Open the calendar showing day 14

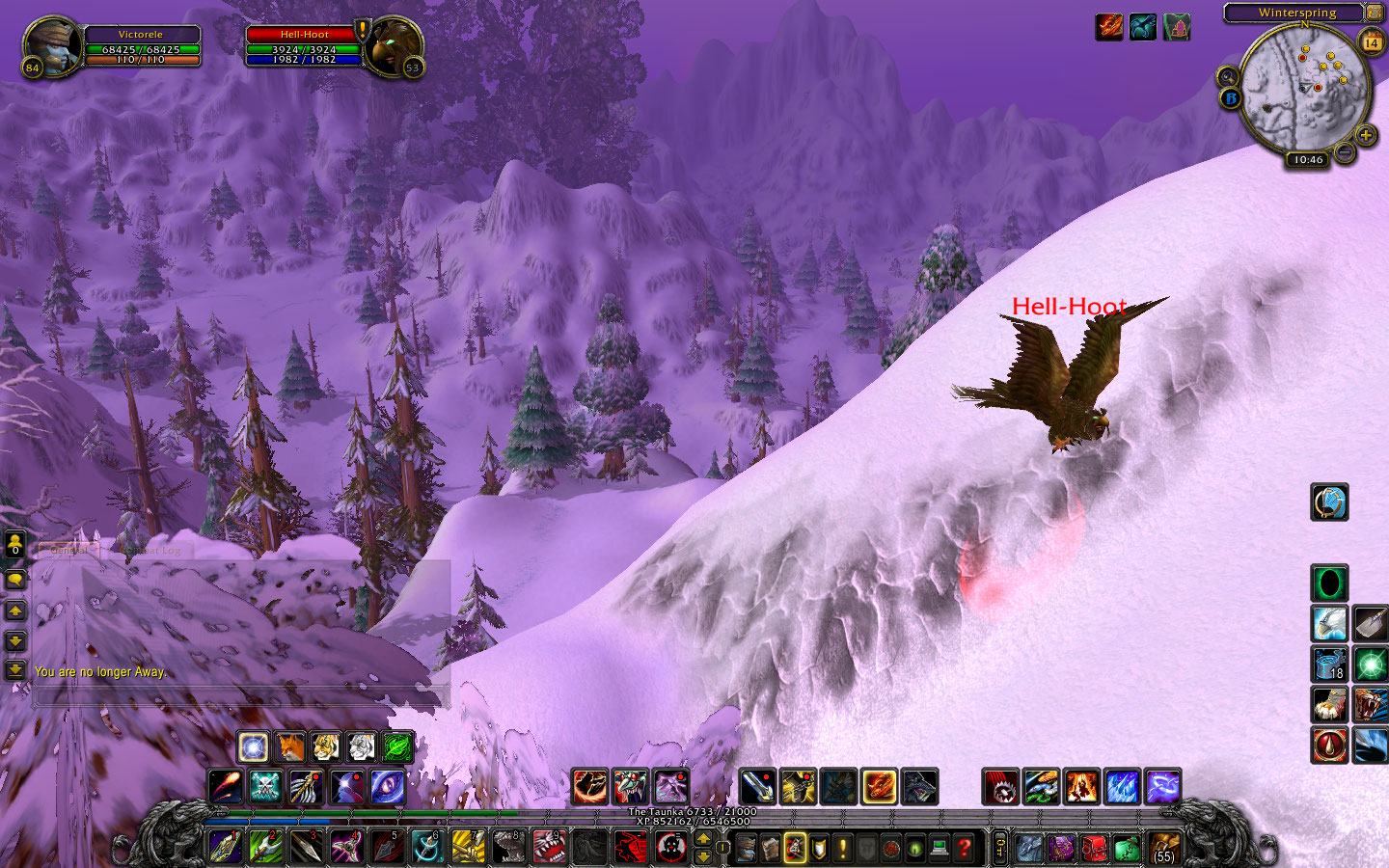pos(1372,42)
